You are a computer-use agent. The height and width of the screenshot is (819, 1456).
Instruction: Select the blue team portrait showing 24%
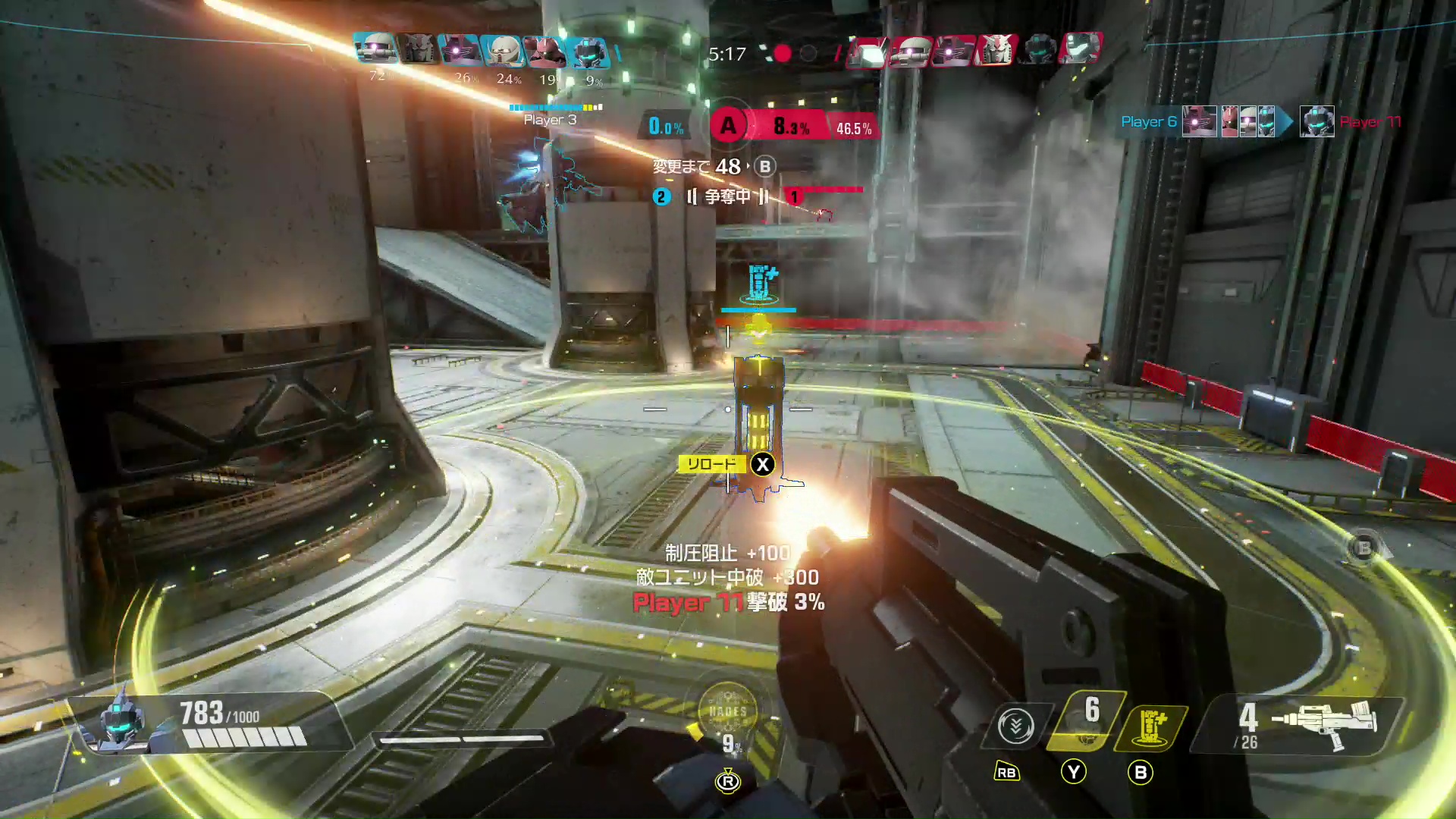click(x=502, y=52)
